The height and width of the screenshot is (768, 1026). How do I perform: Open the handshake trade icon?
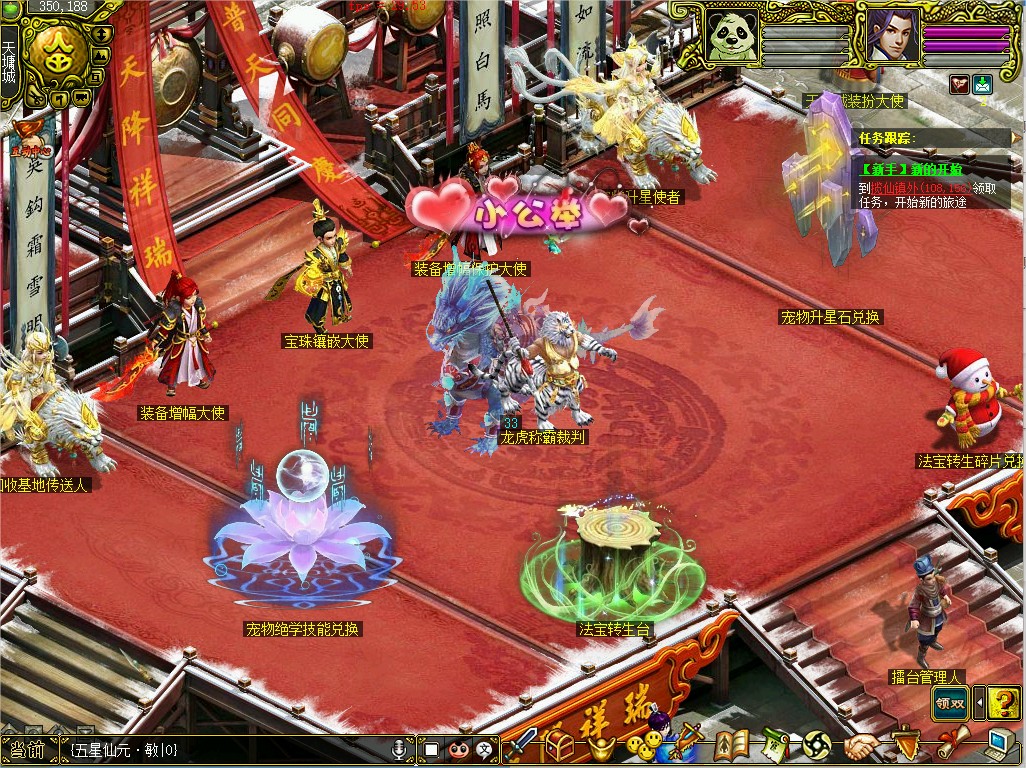[x=860, y=746]
